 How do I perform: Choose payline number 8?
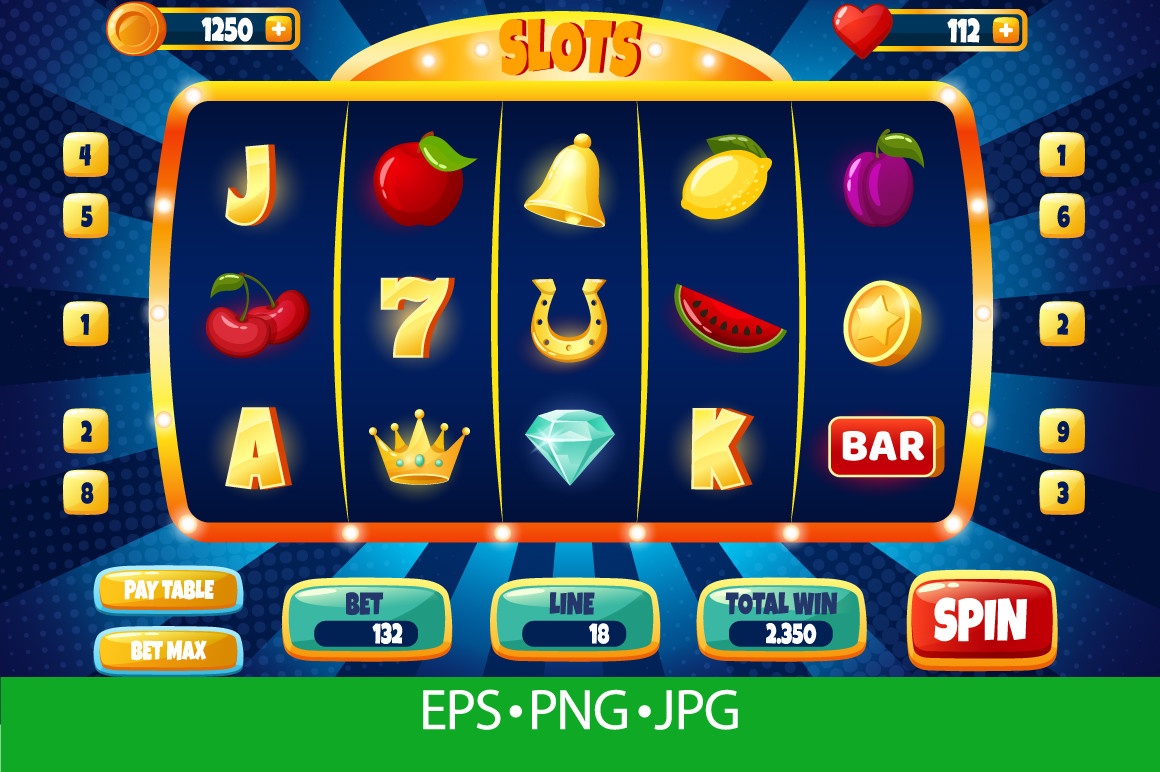pyautogui.click(x=86, y=492)
